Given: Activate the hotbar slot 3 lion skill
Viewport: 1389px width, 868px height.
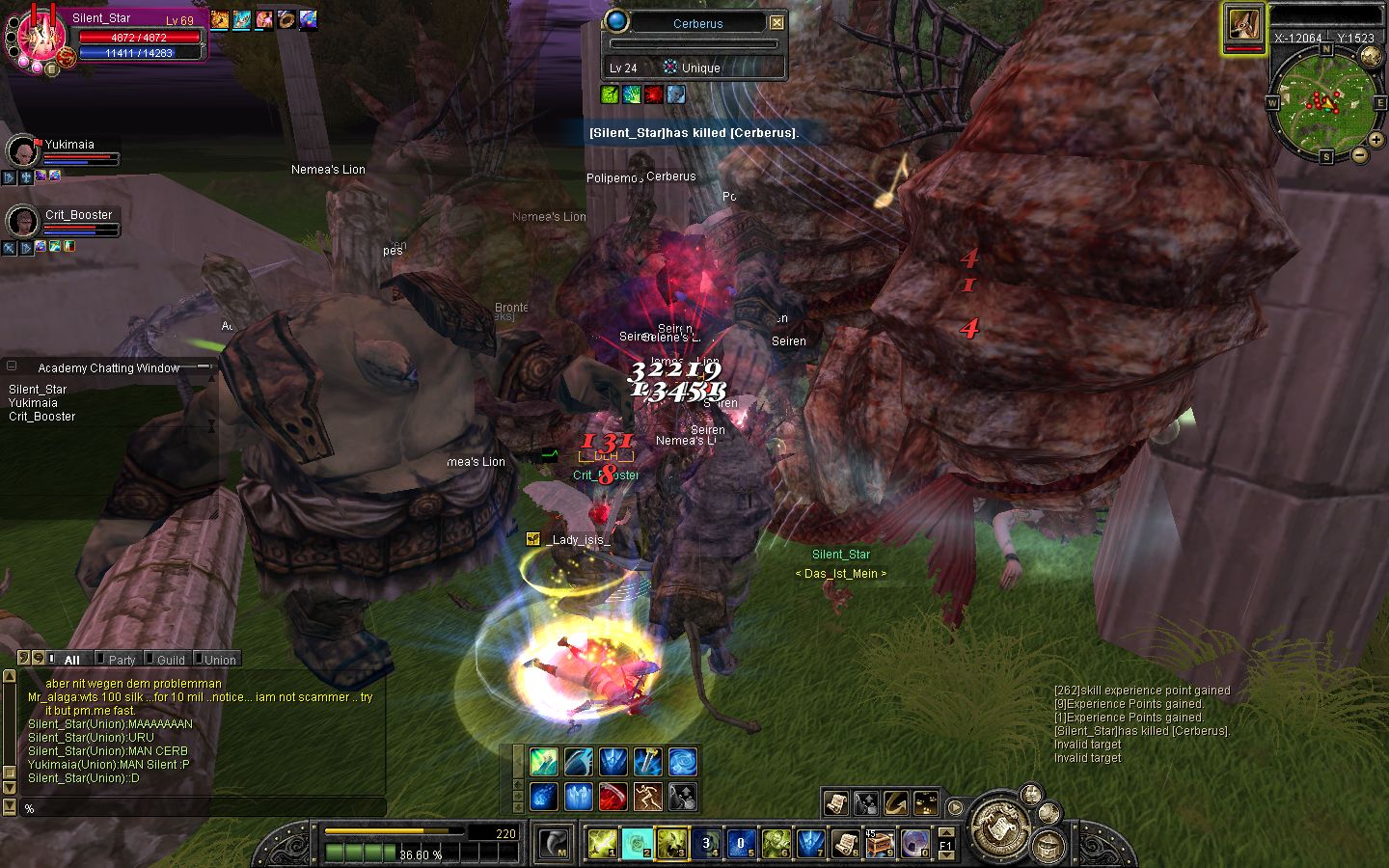Looking at the screenshot, I should (x=671, y=844).
